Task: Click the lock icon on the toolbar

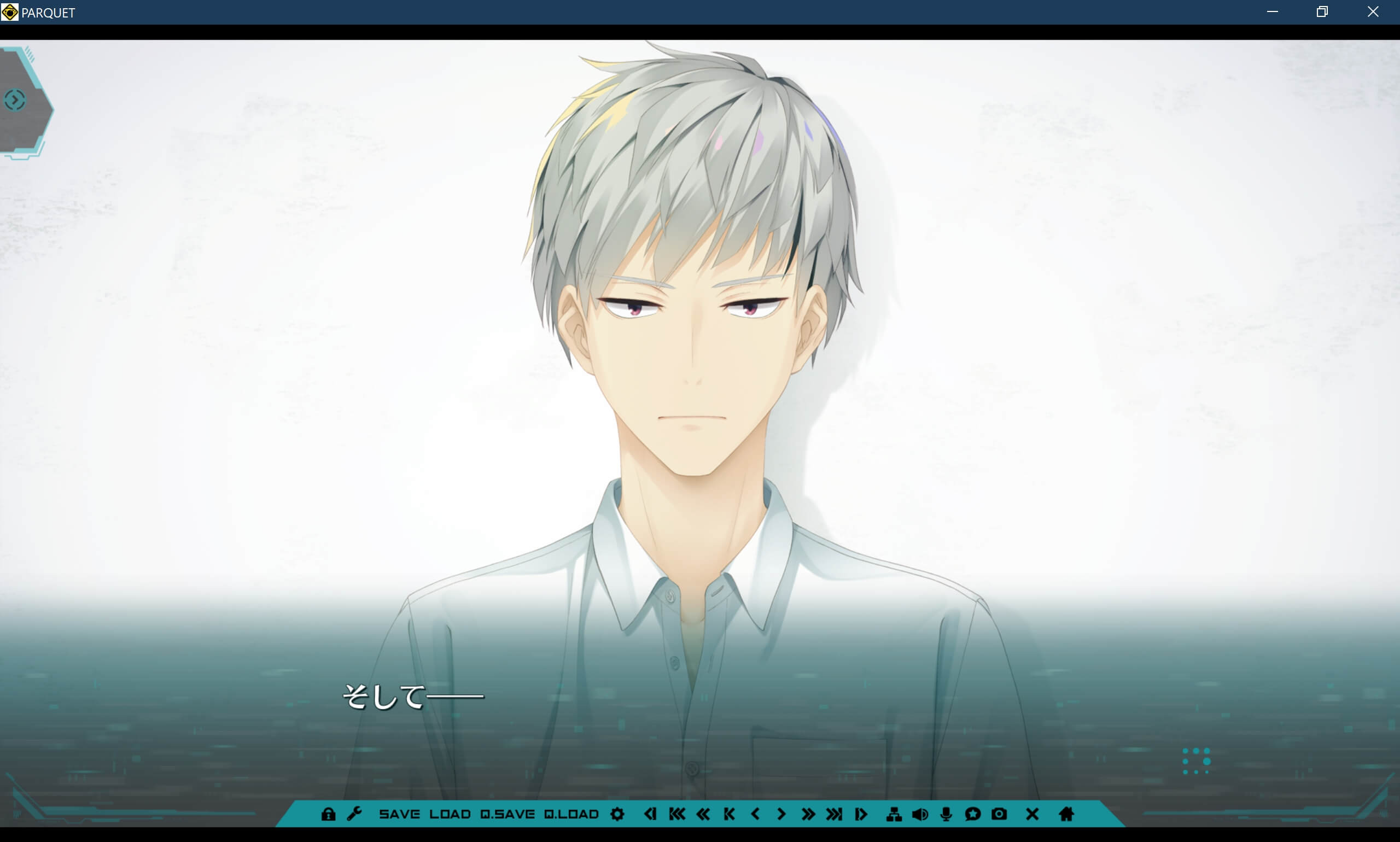Action: pyautogui.click(x=329, y=815)
